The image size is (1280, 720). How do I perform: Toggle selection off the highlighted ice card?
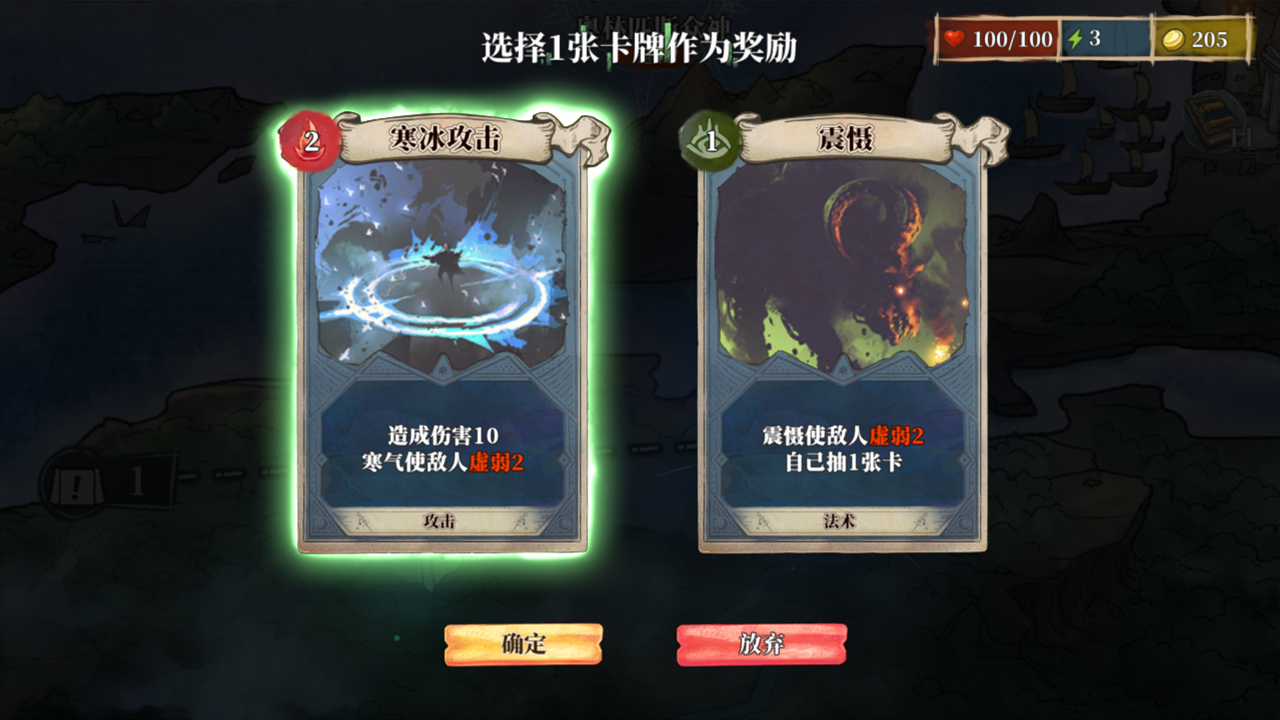(448, 340)
